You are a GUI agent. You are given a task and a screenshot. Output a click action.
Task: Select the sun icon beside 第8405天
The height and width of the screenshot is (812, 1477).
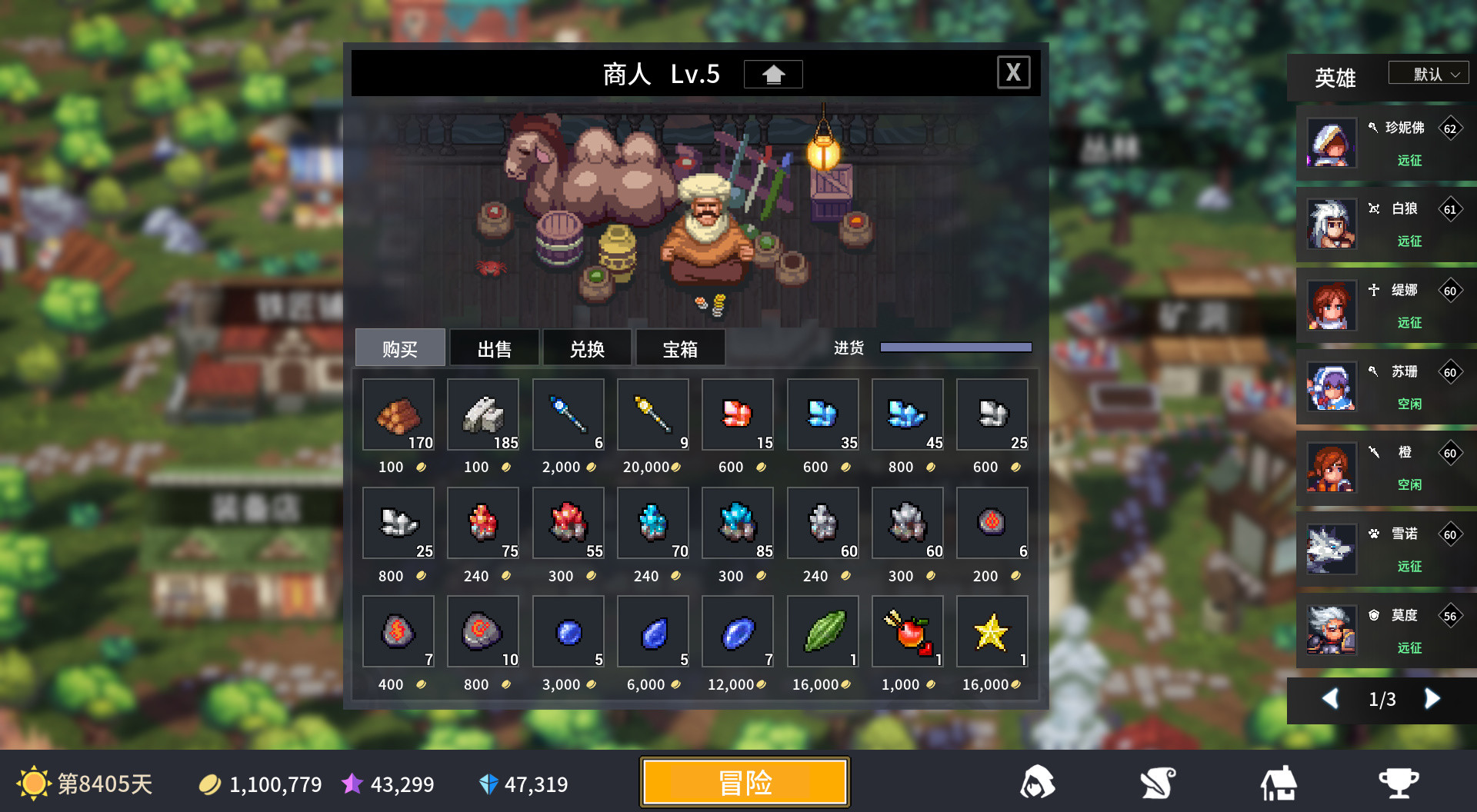pos(35,782)
